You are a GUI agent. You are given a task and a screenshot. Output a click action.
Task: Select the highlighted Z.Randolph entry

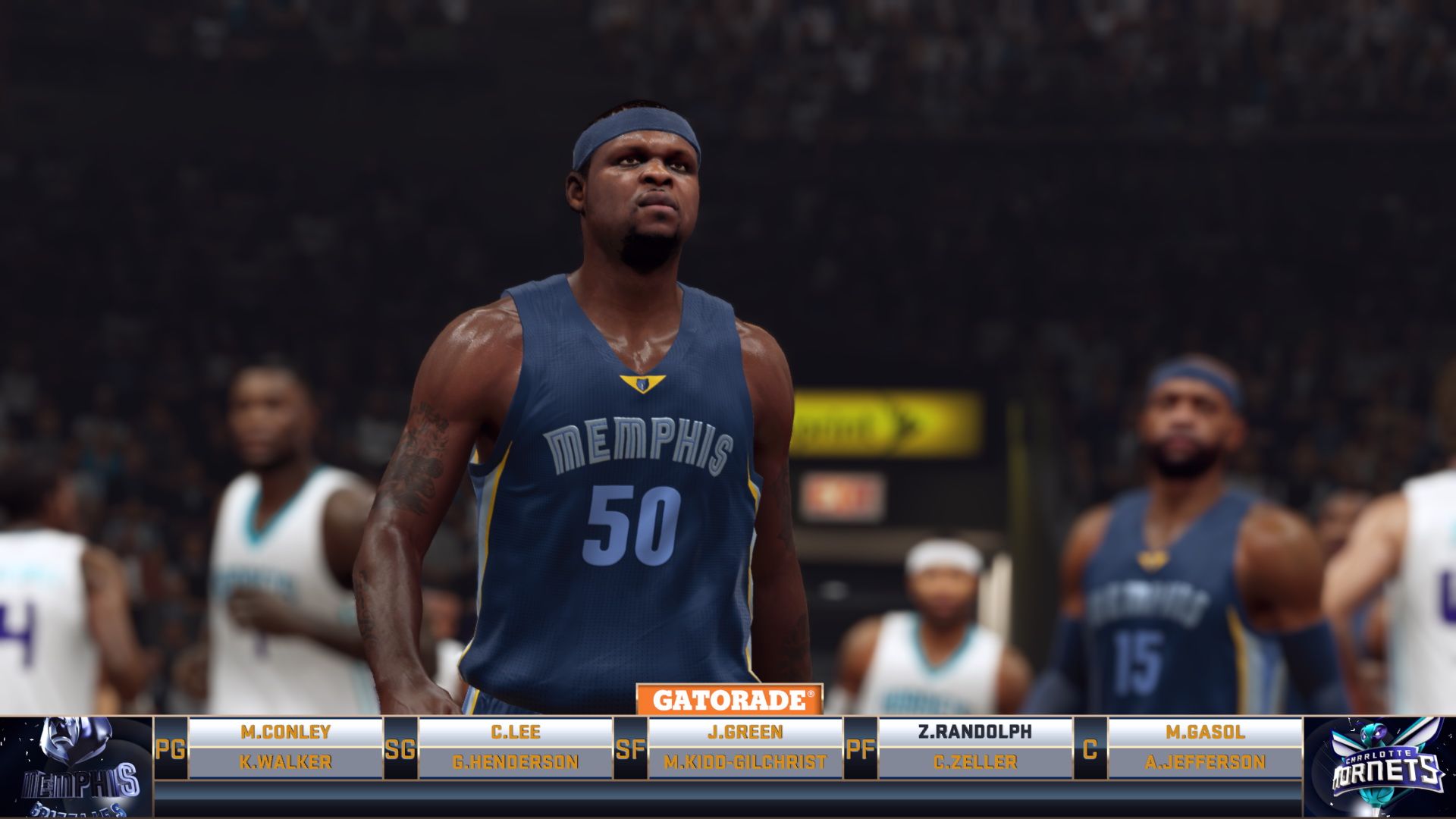(975, 732)
